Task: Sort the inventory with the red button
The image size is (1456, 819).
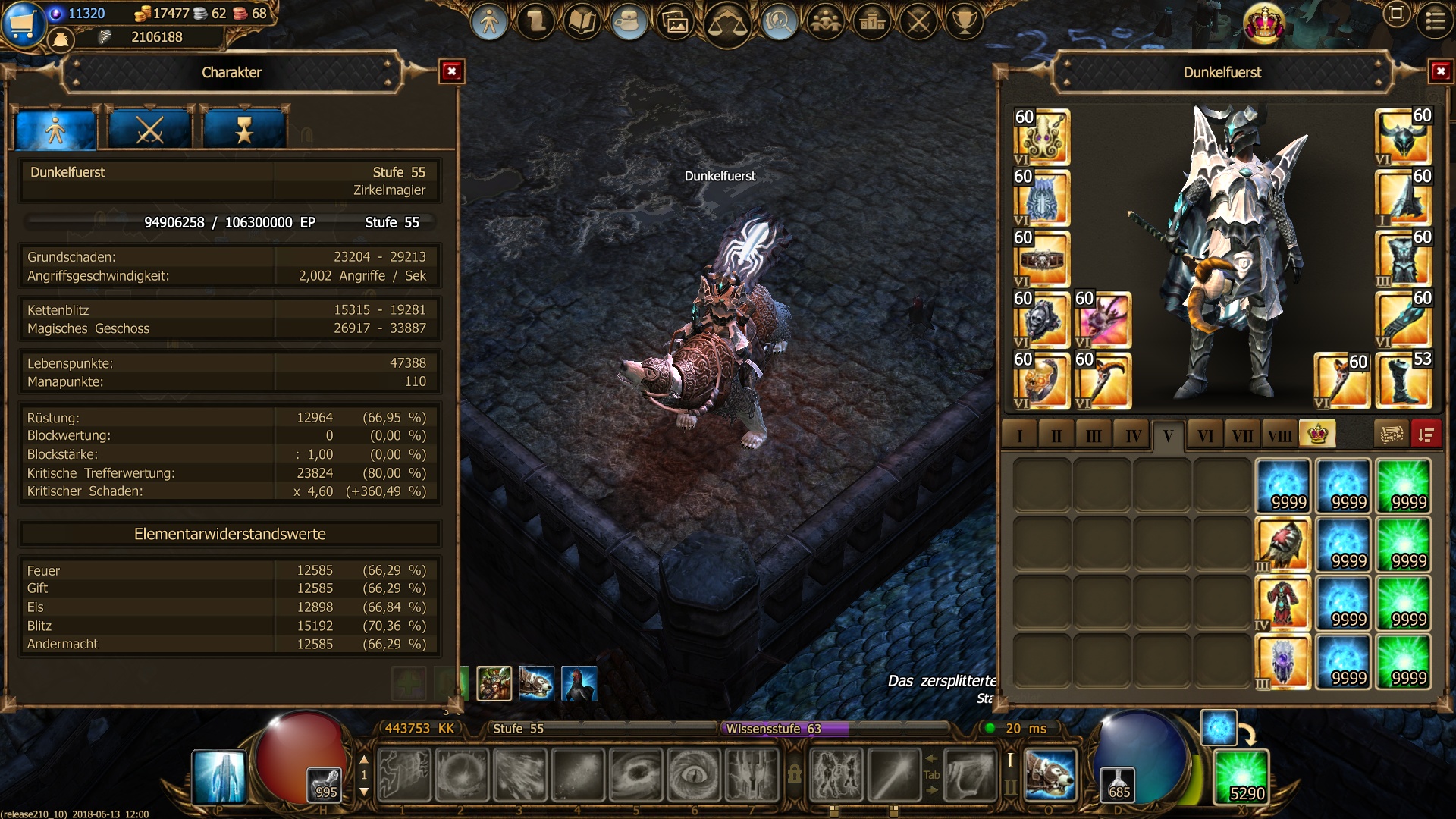Action: (1426, 435)
